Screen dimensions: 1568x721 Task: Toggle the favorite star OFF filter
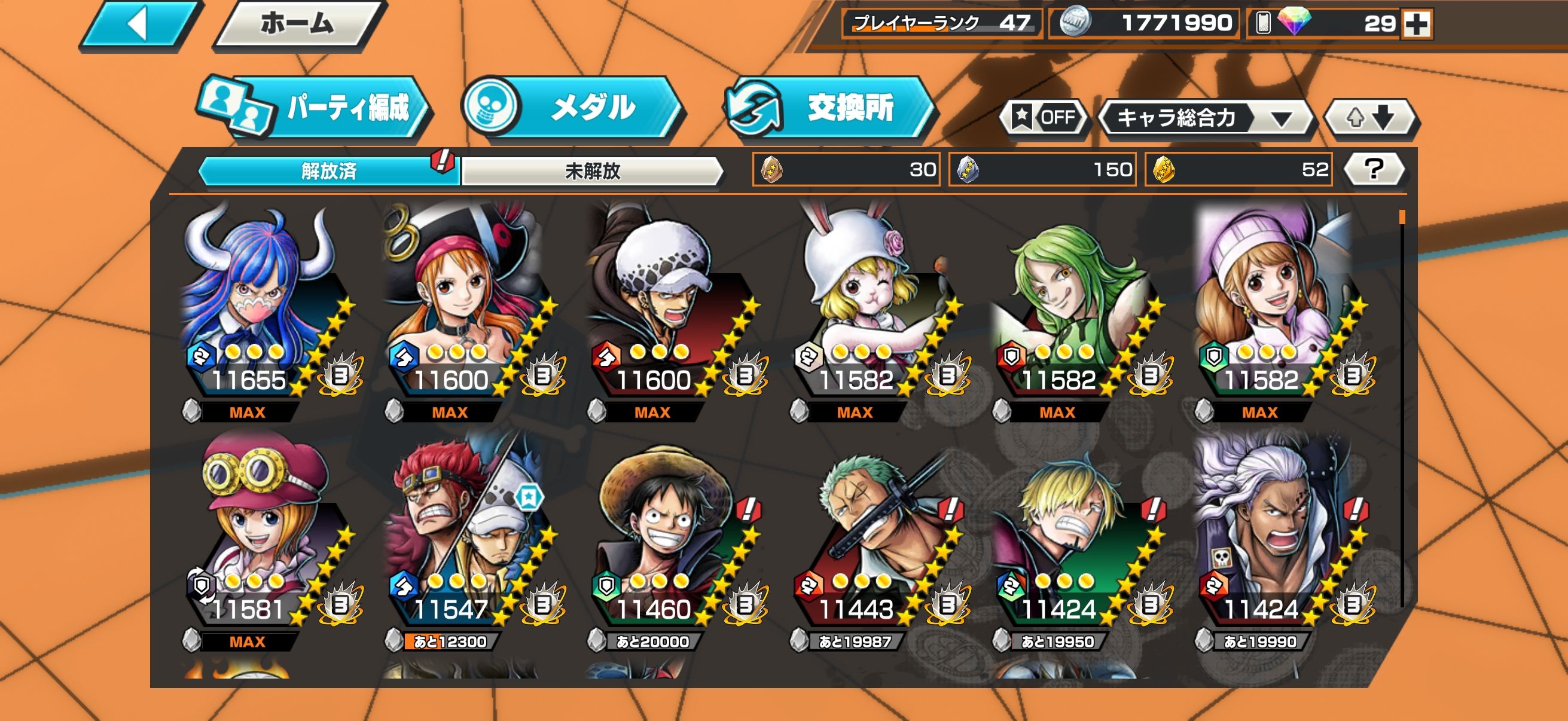(x=1044, y=117)
